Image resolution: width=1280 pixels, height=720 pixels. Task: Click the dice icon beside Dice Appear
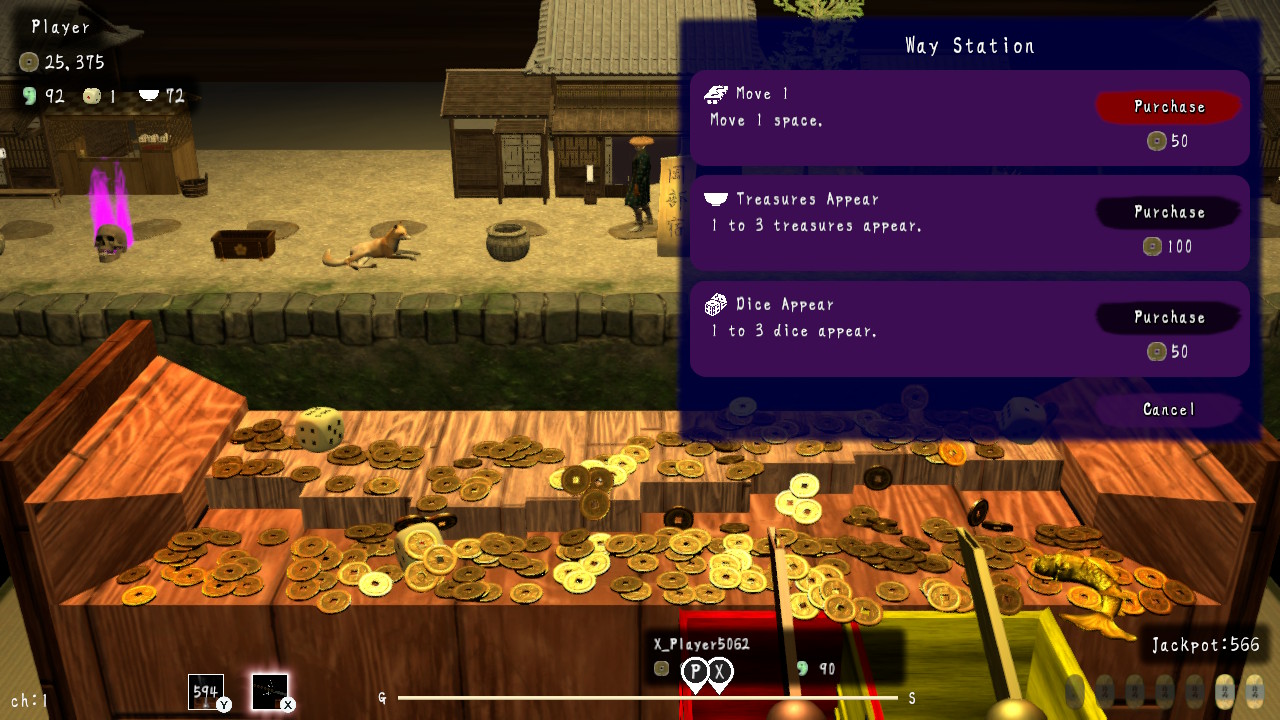pyautogui.click(x=716, y=303)
